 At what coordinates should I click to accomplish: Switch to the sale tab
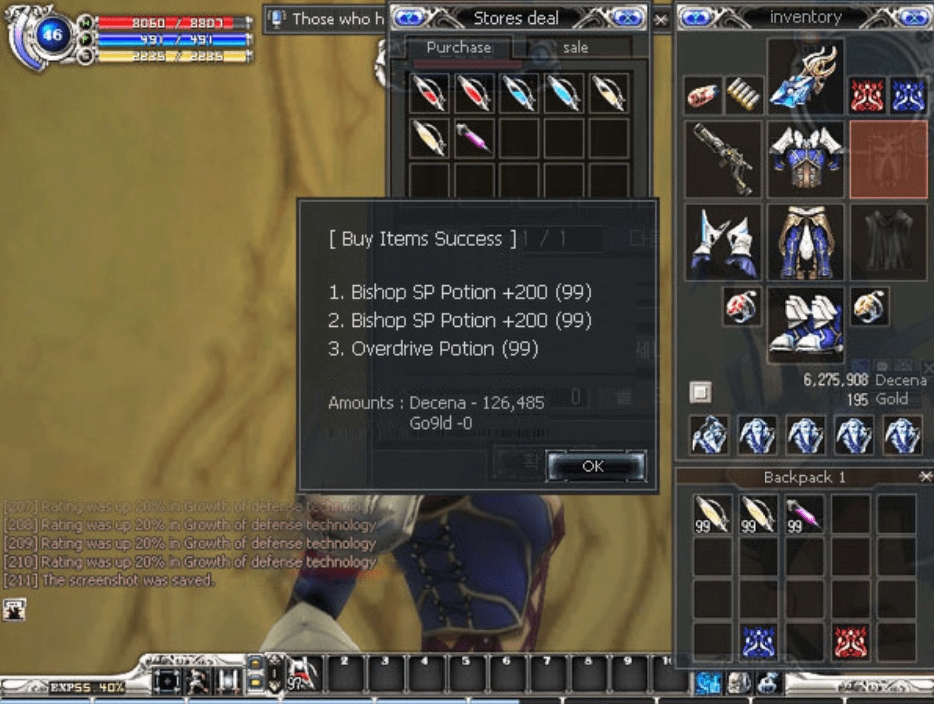coord(575,47)
